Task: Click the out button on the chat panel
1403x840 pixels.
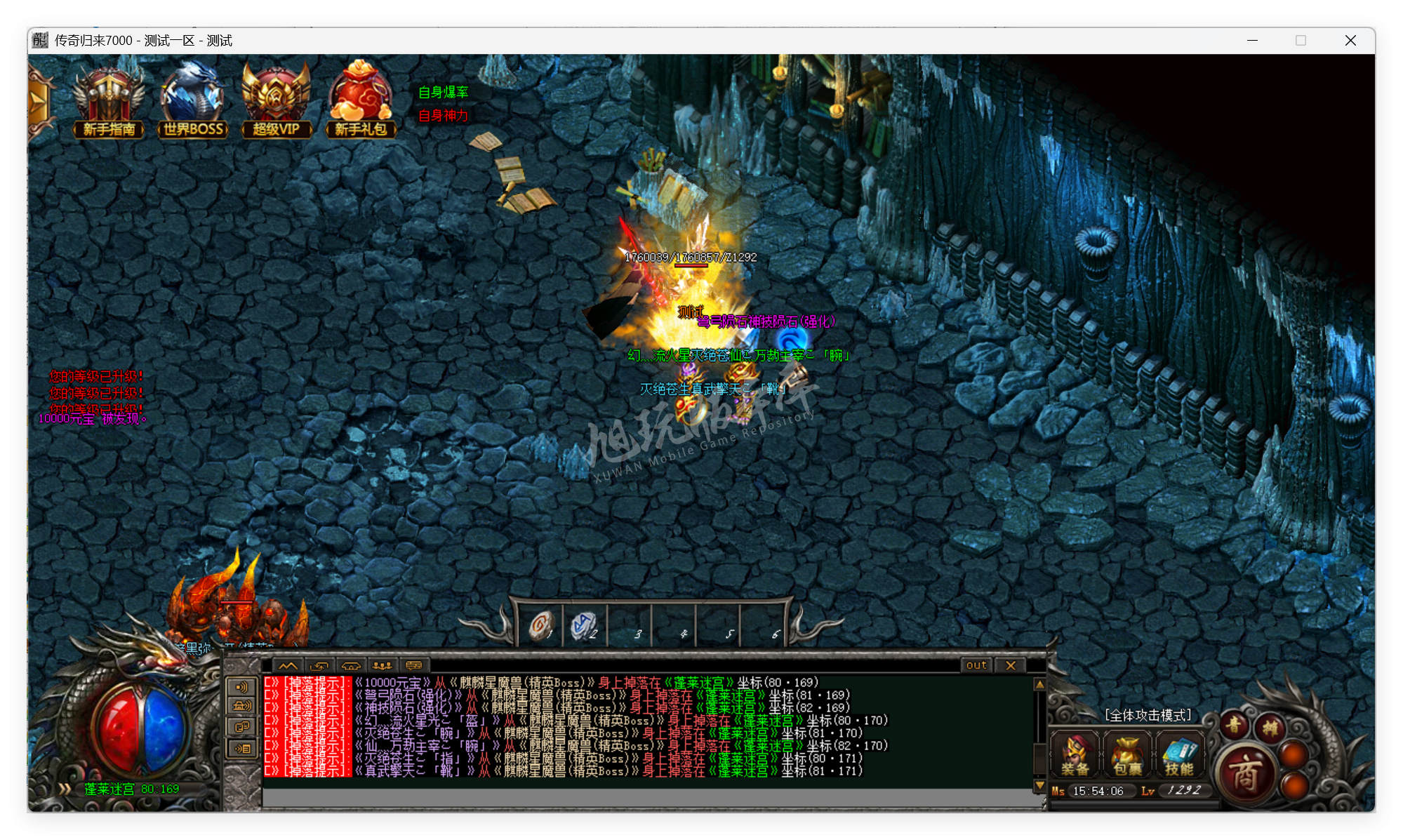Action: click(976, 665)
